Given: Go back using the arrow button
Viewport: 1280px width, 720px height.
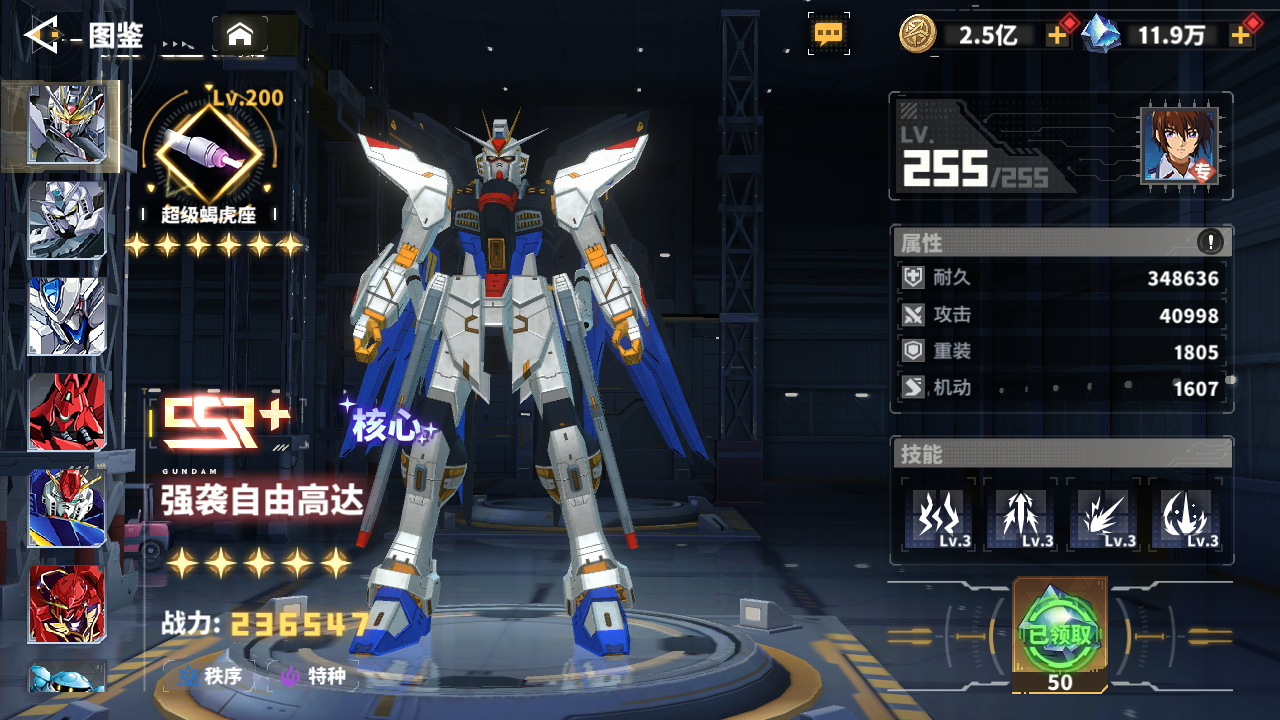Looking at the screenshot, I should [x=44, y=36].
